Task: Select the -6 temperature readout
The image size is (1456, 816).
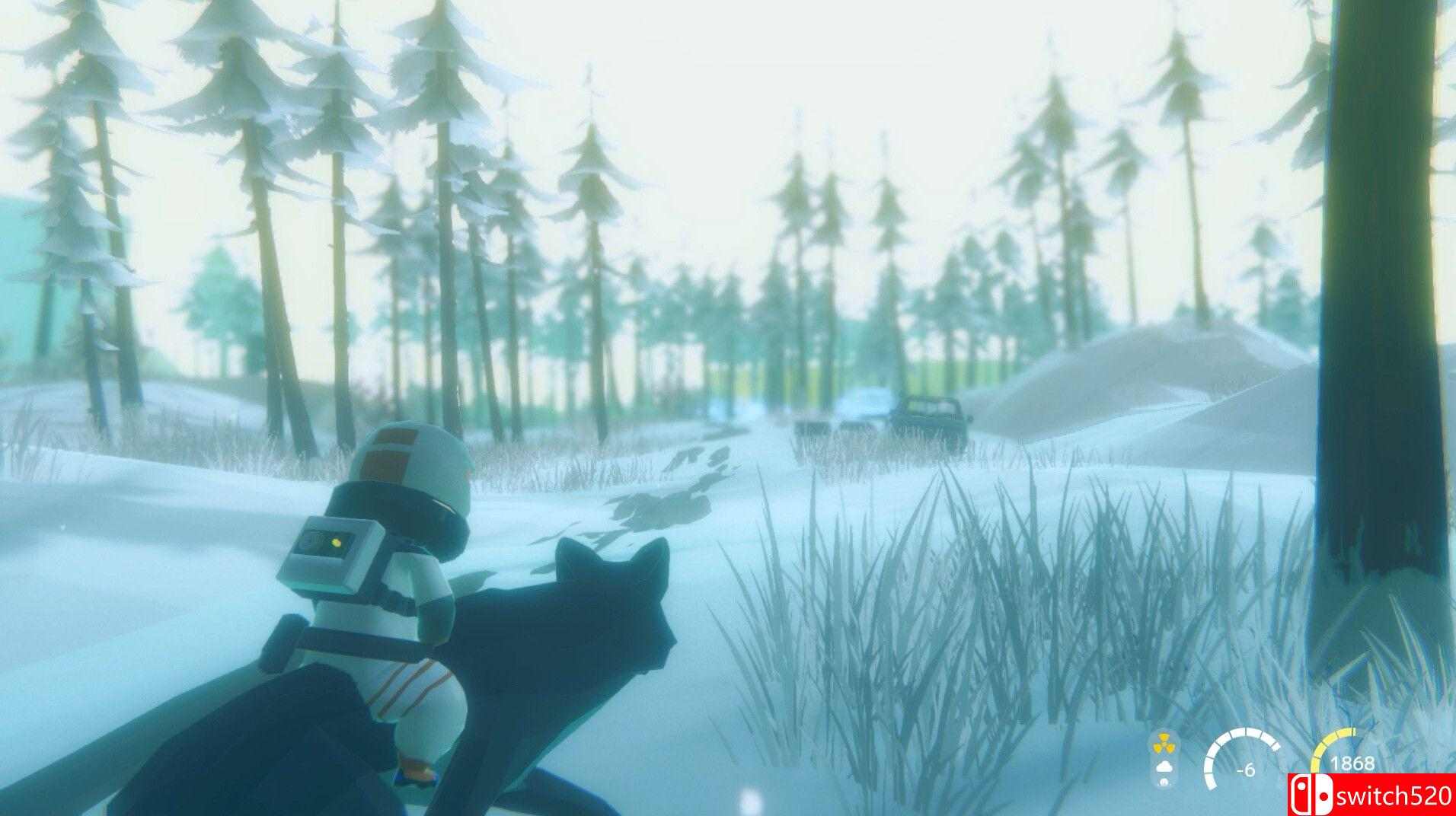Action: click(x=1244, y=771)
